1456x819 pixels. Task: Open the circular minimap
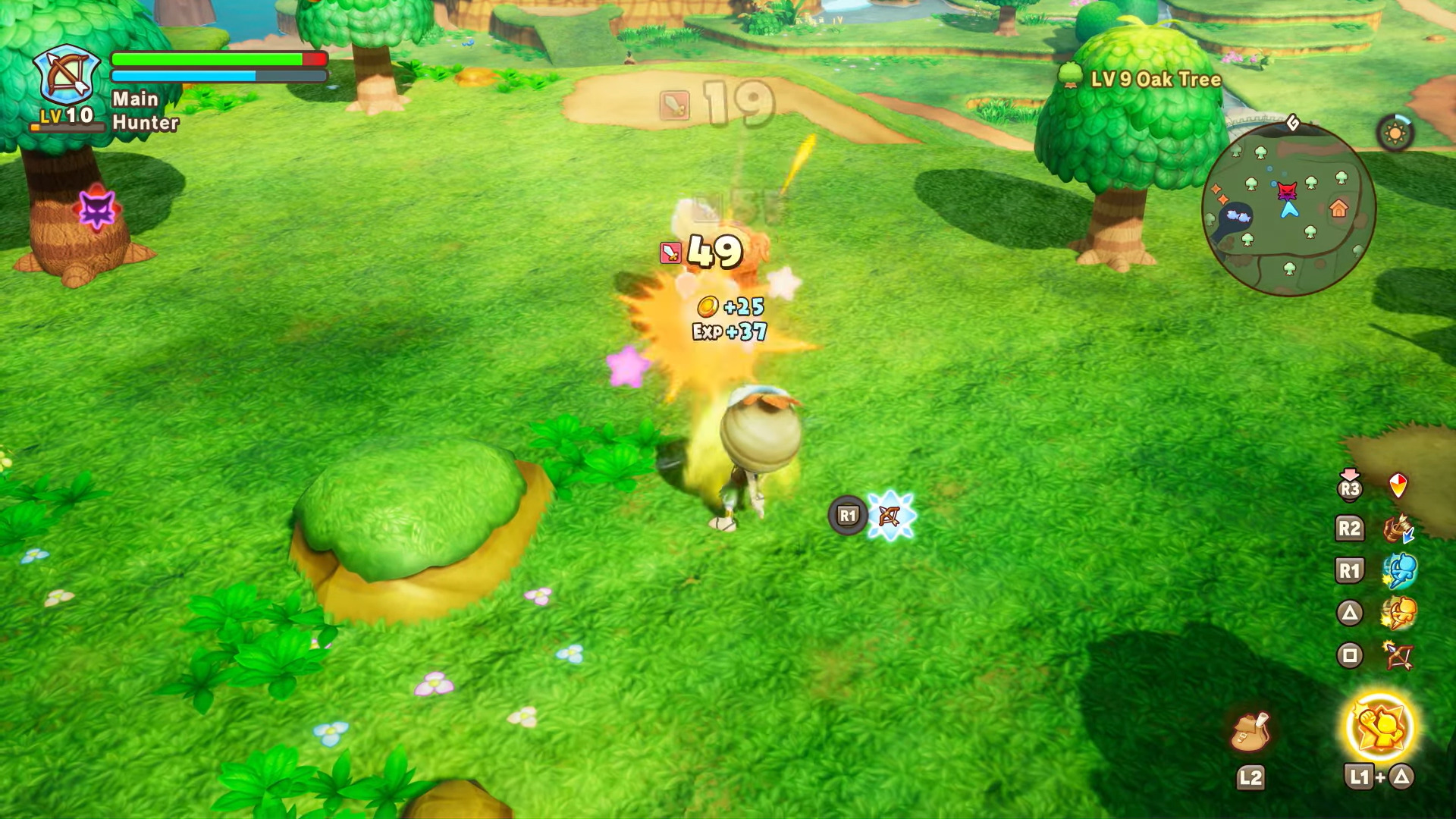point(1288,209)
